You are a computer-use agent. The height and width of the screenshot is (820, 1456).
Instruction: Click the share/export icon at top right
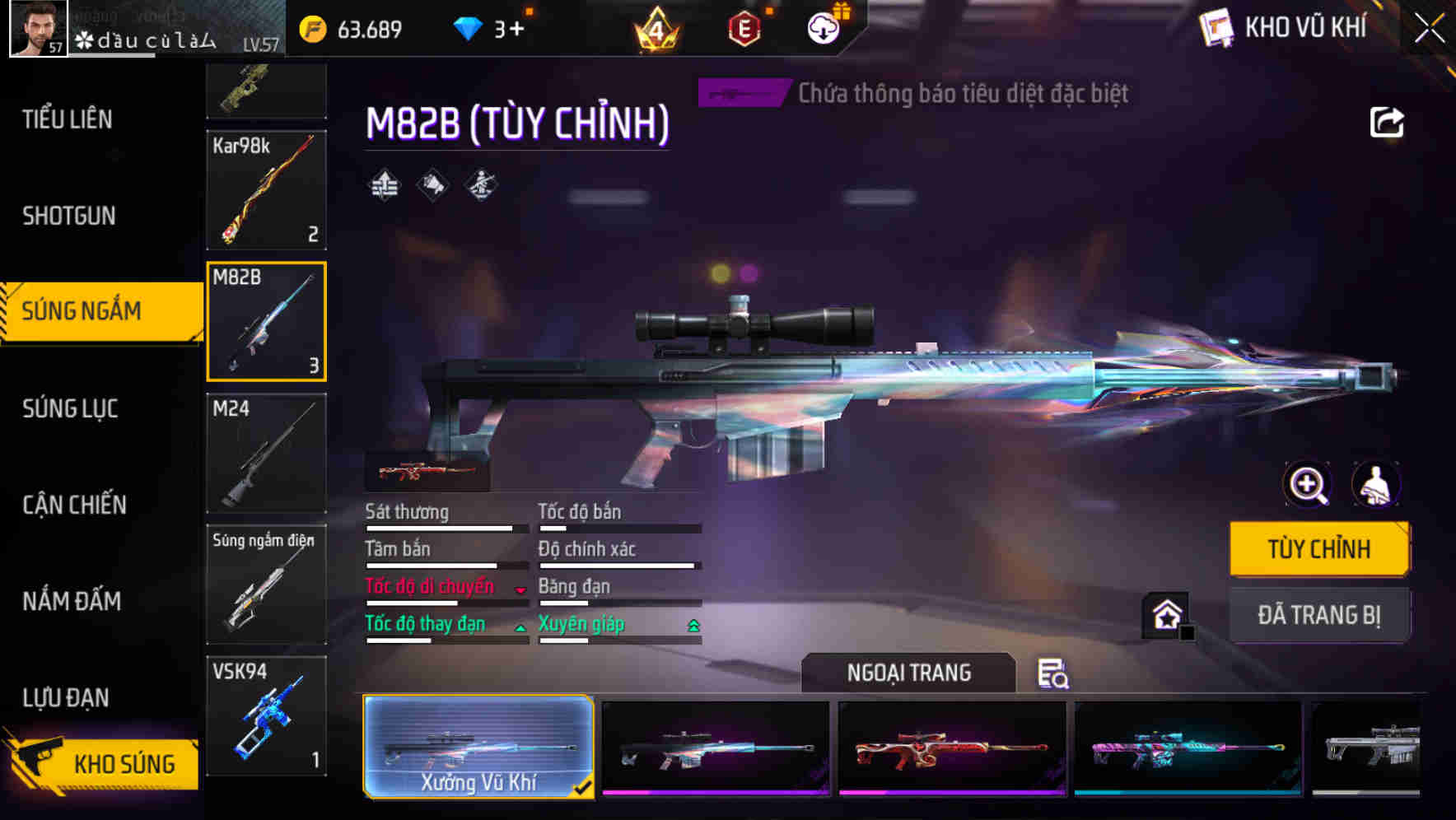click(1387, 121)
